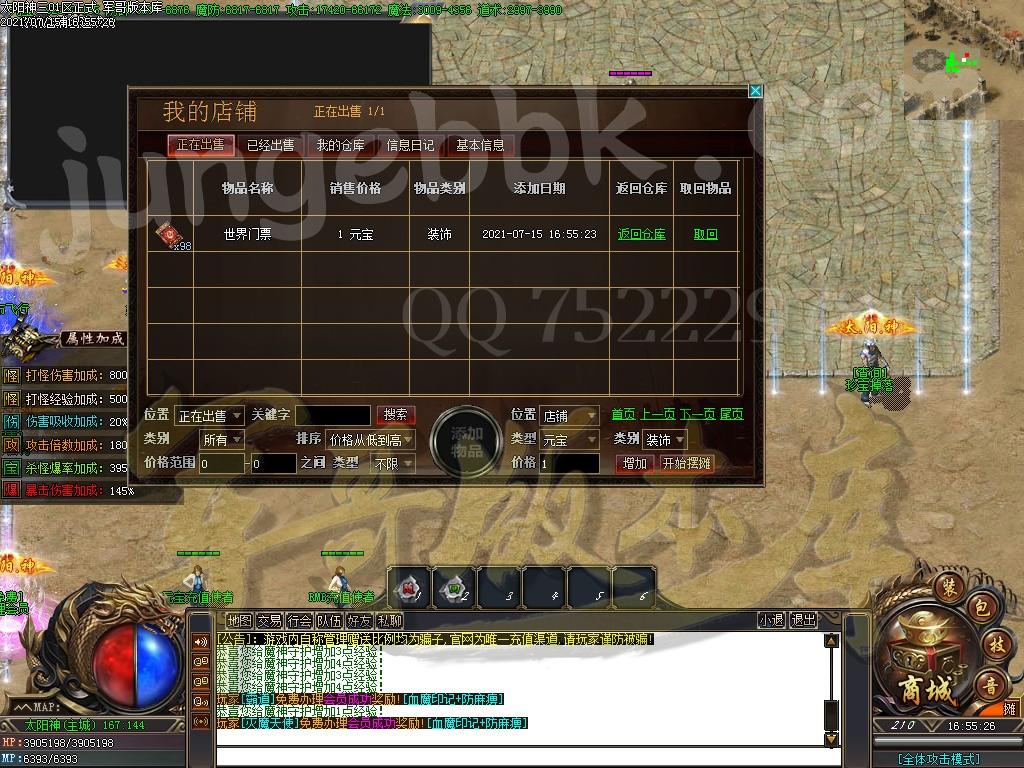Show the 信息日记 tab
The height and width of the screenshot is (768, 1024).
410,145
